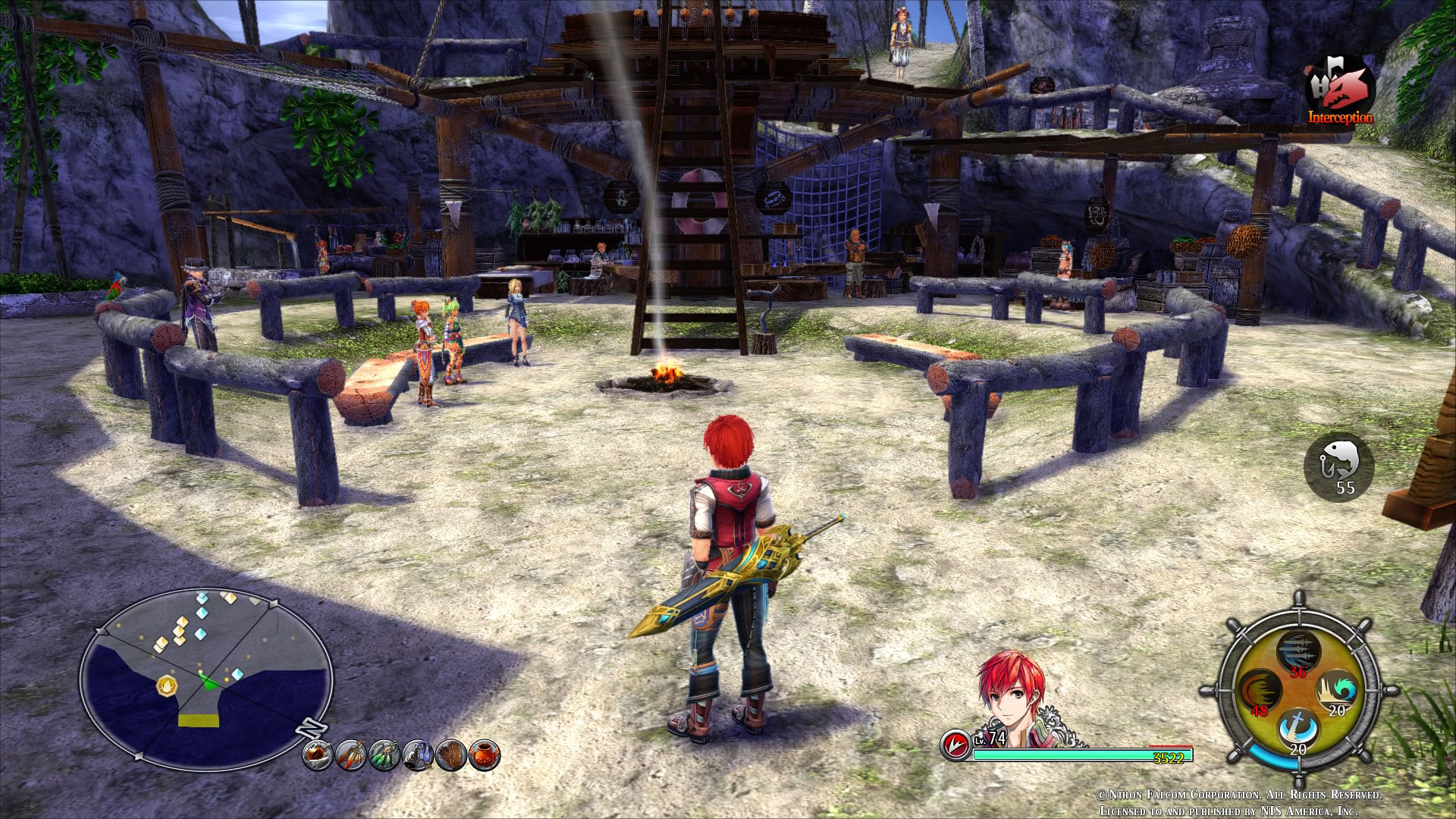The image size is (1456, 819).
Task: Trigger the teal whirlwind skill costing 20
Action: [1336, 691]
